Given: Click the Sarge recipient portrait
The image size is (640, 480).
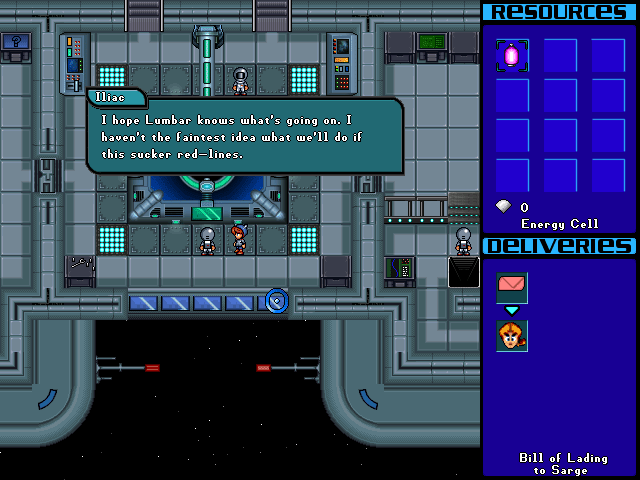Looking at the screenshot, I should click(x=512, y=336).
